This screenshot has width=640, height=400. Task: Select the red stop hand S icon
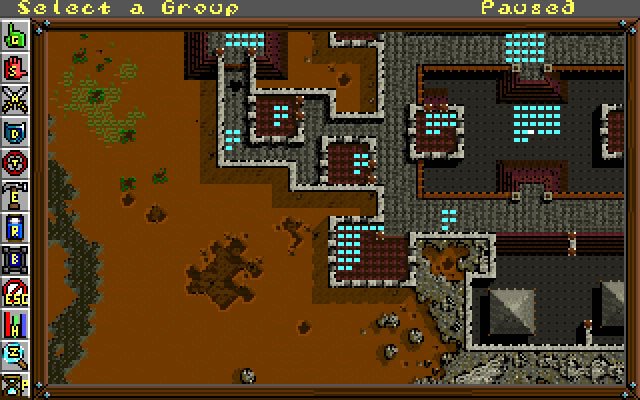17,70
